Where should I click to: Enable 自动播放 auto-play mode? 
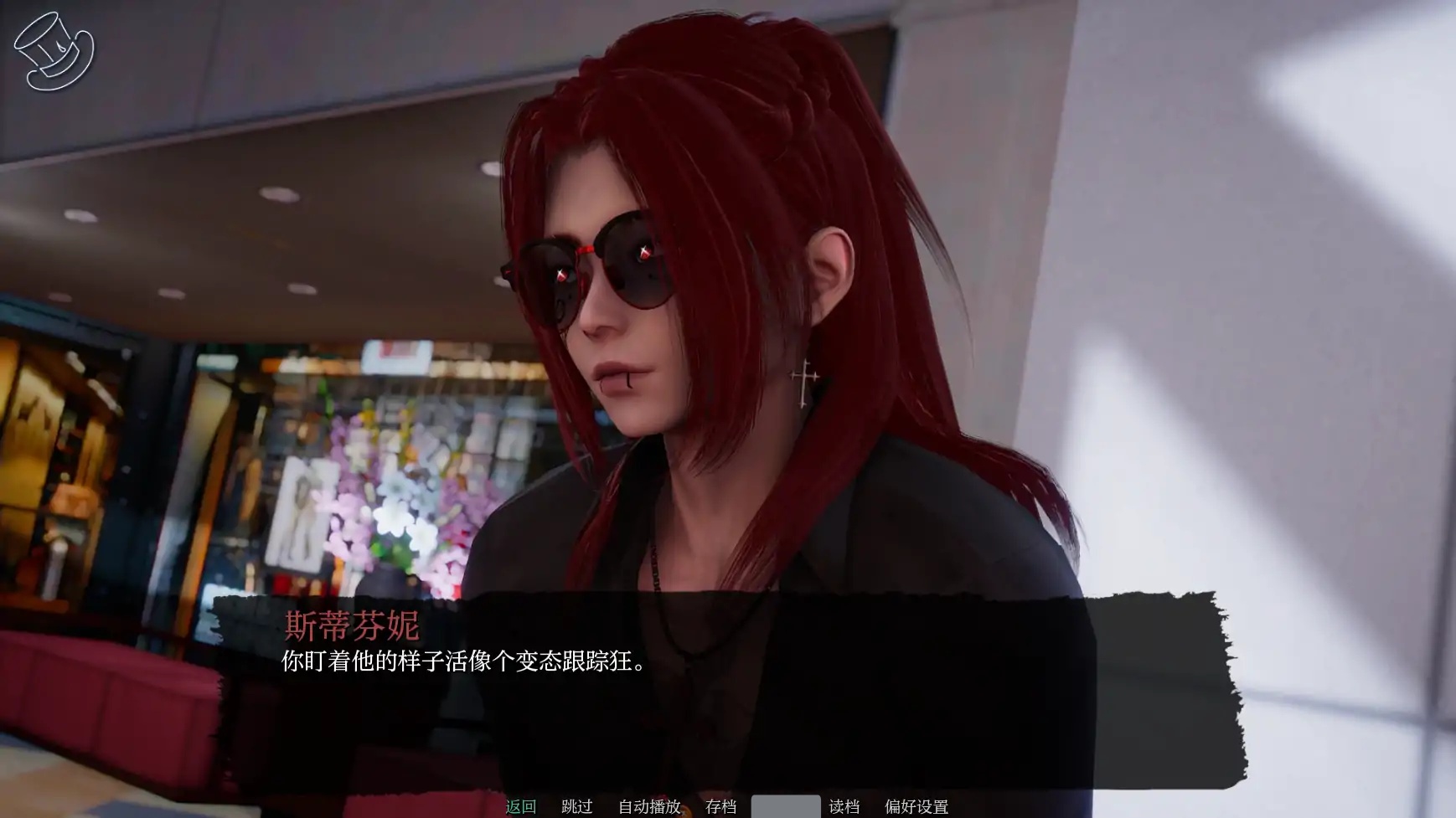point(649,806)
